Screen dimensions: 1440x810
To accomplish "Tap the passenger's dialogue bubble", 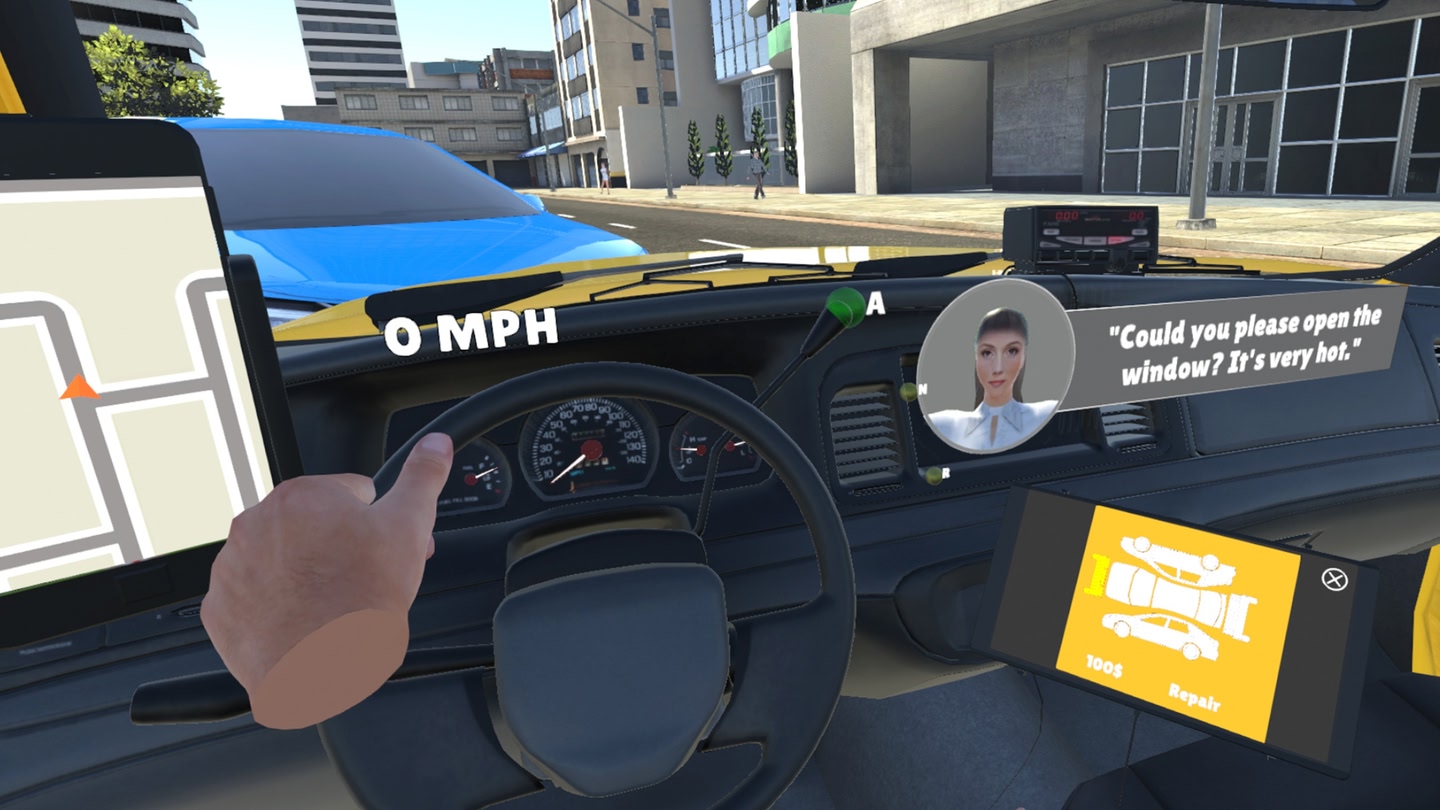I will 1240,343.
